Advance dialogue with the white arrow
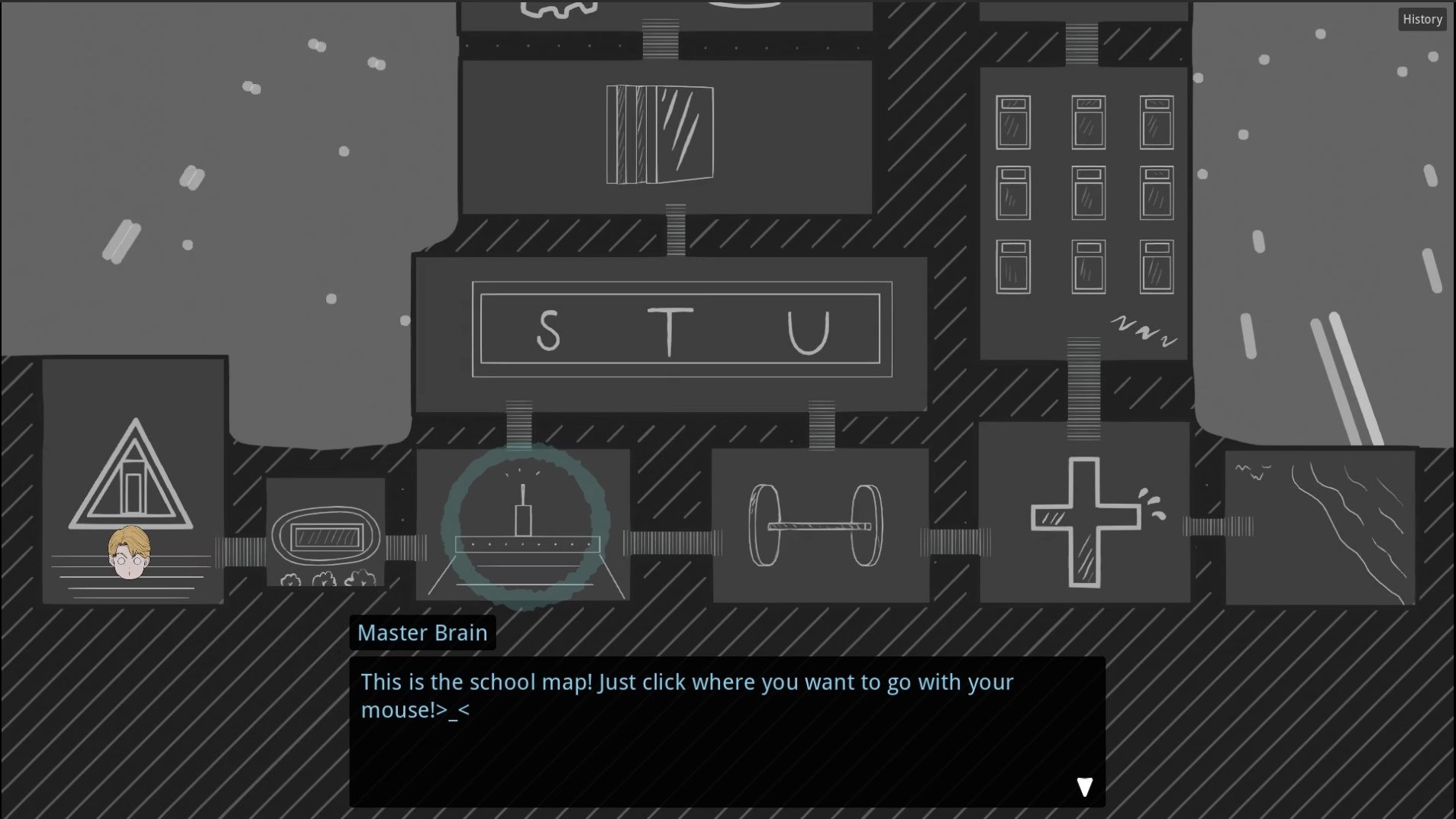The width and height of the screenshot is (1456, 819). (1084, 787)
